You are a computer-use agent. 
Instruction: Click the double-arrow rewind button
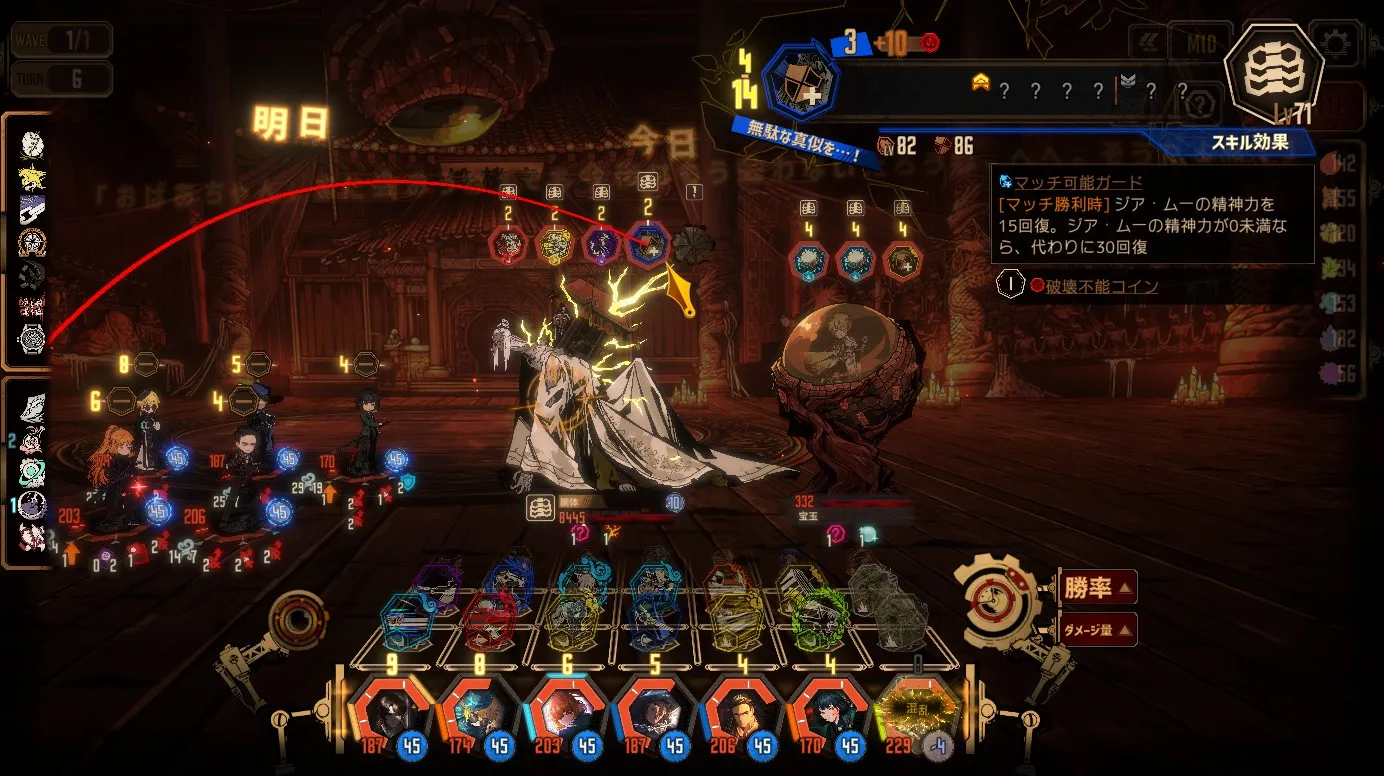click(x=1148, y=43)
